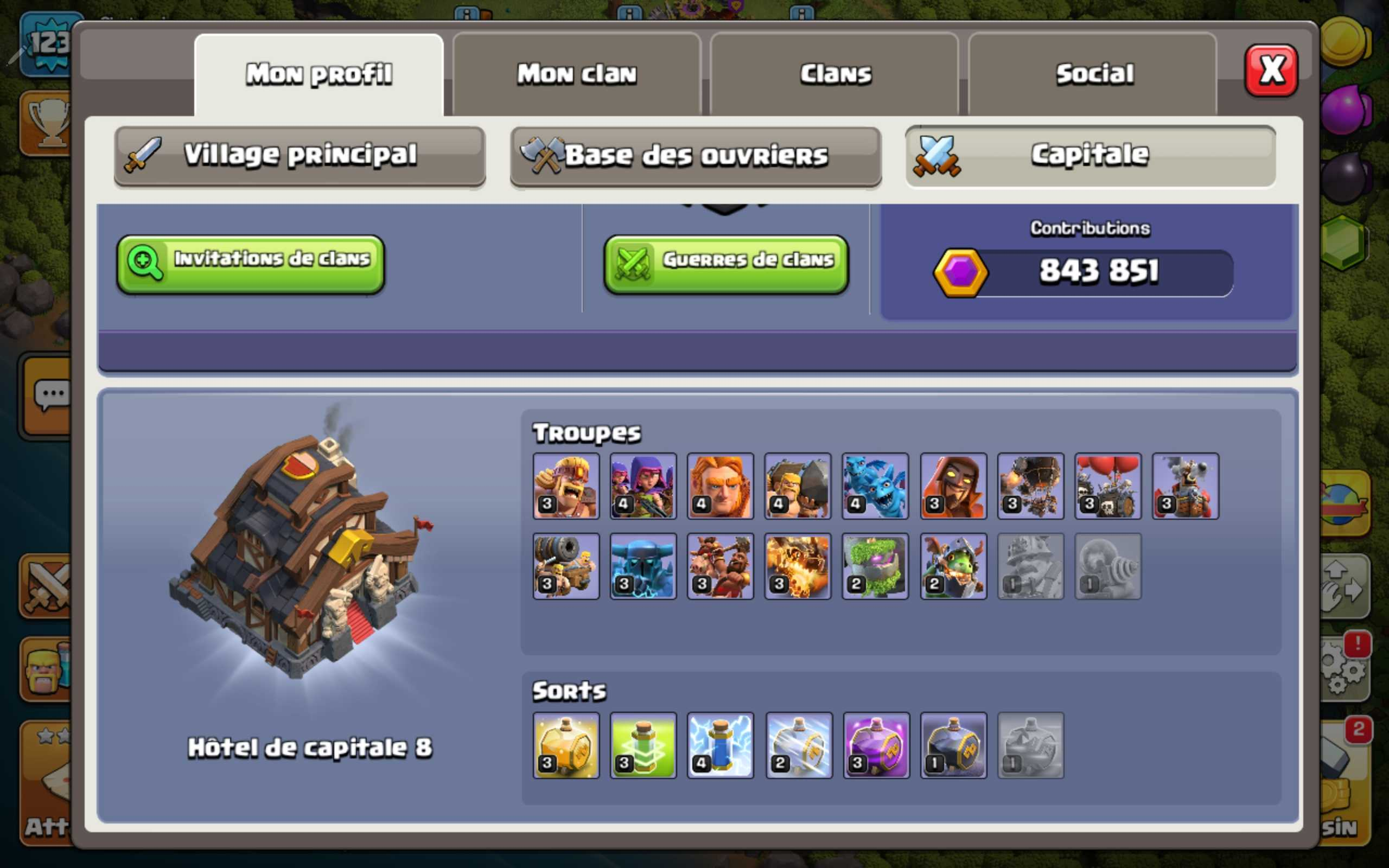This screenshot has width=1389, height=868.
Task: Choose the green Jump Spell icon
Action: point(643,745)
